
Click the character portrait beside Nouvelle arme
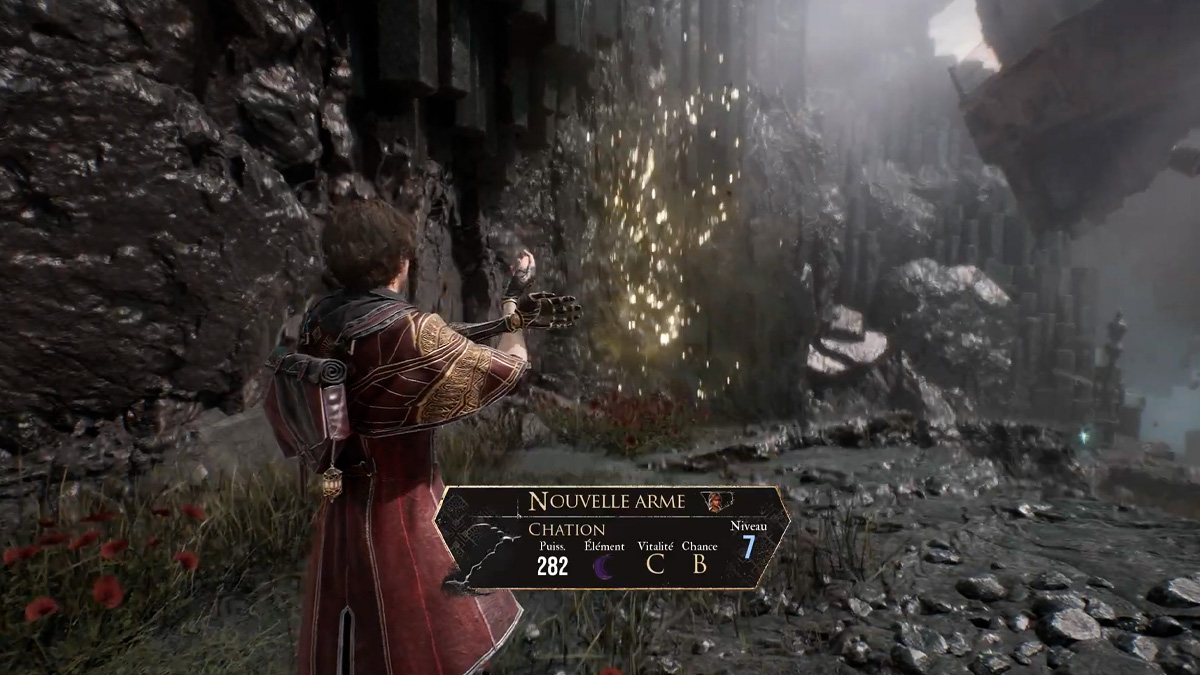(x=713, y=501)
